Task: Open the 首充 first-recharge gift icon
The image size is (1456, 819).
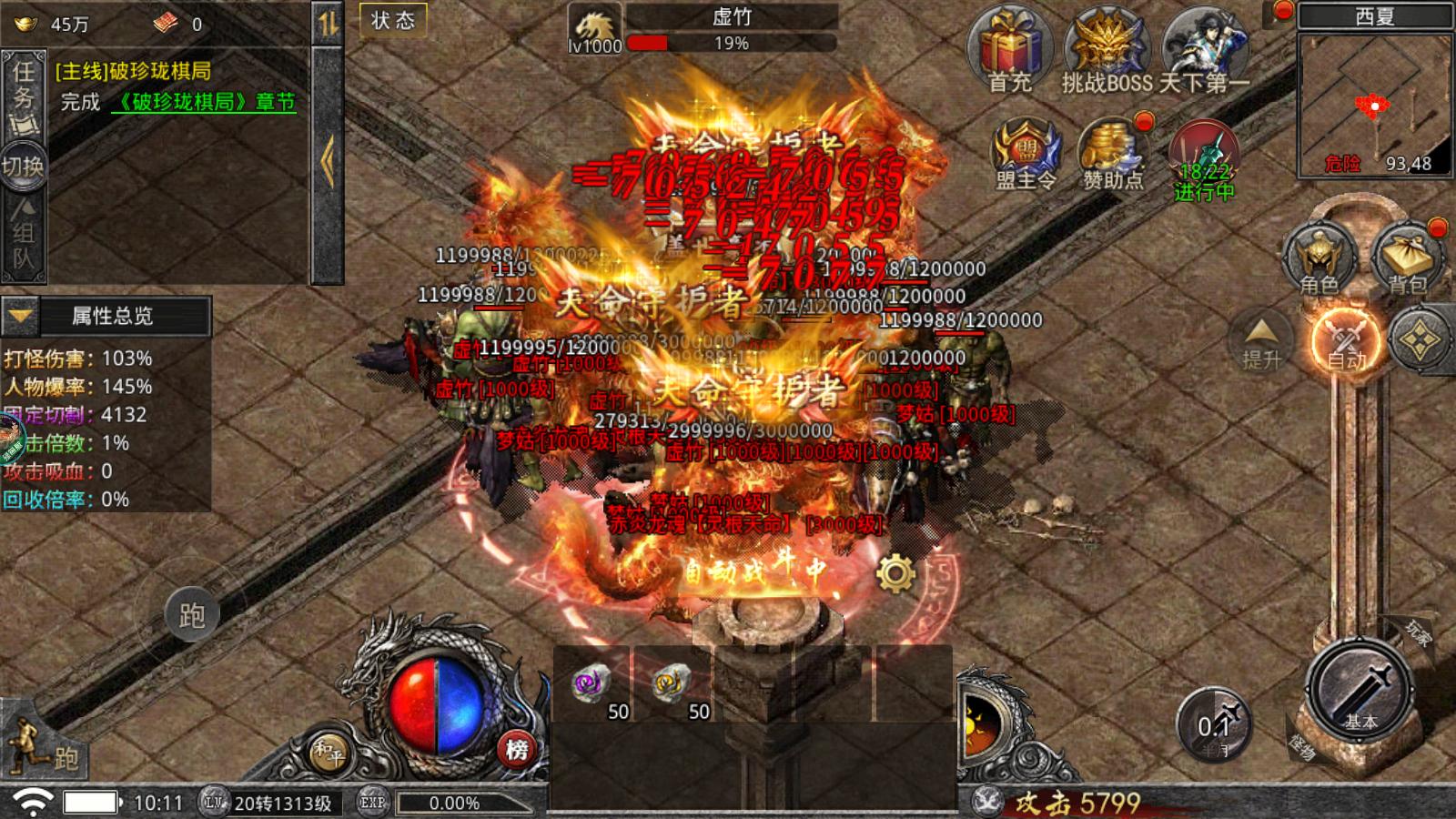Action: tap(1009, 50)
